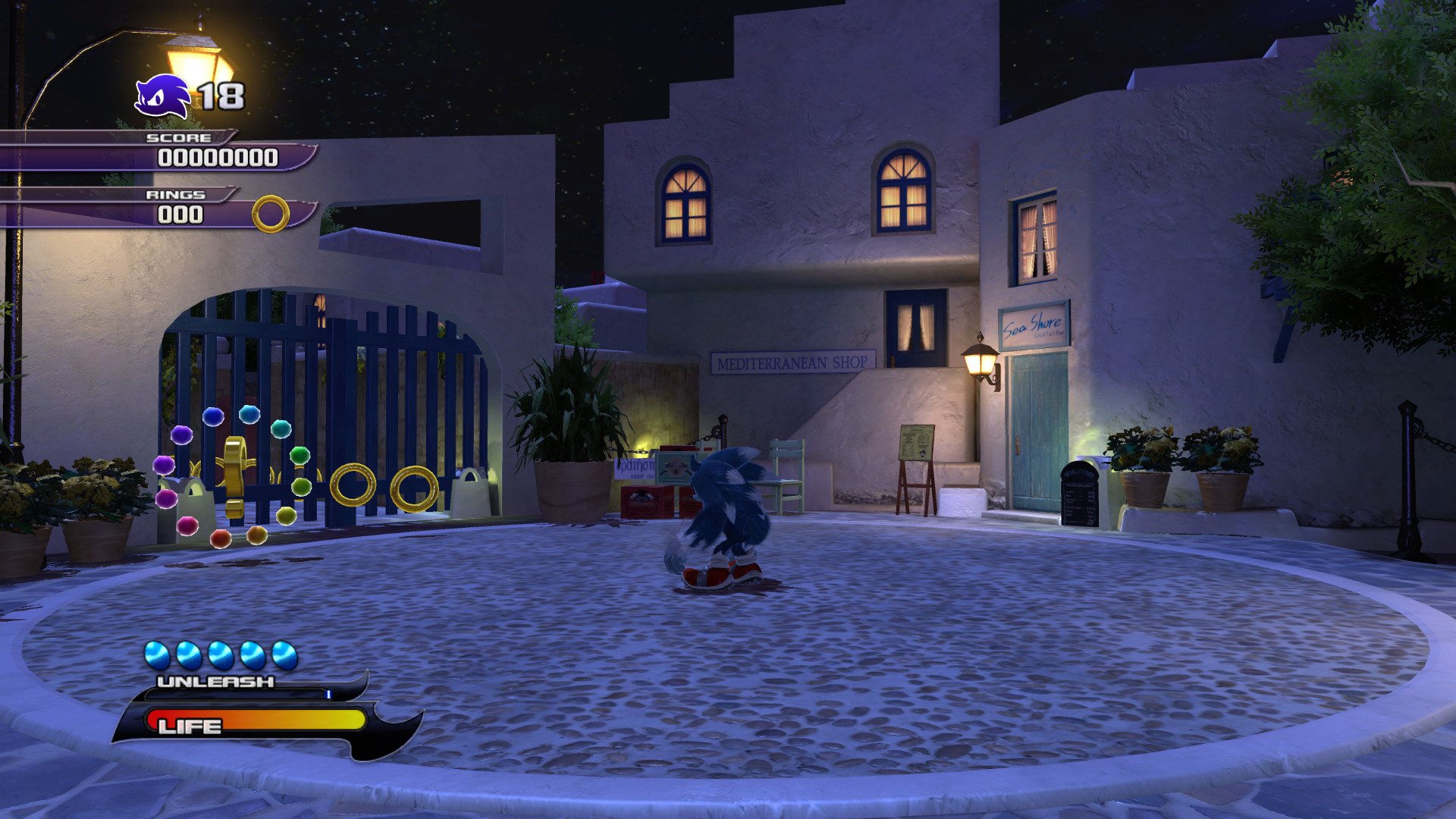The image size is (1456, 819).
Task: Select the purple orb in the colorful cluster
Action: click(181, 435)
